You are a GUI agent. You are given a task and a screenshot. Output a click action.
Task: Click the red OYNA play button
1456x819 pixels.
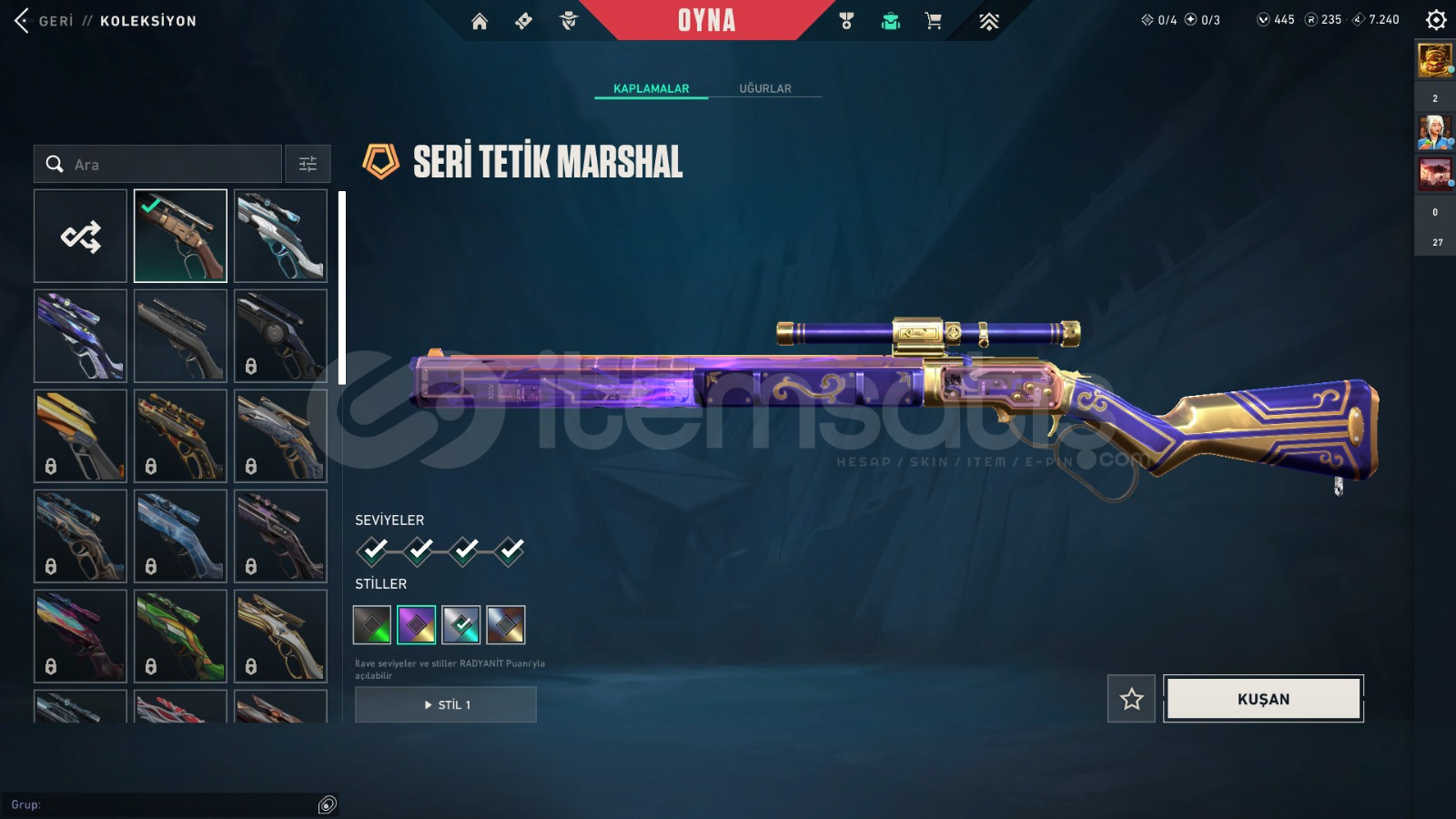(x=706, y=20)
